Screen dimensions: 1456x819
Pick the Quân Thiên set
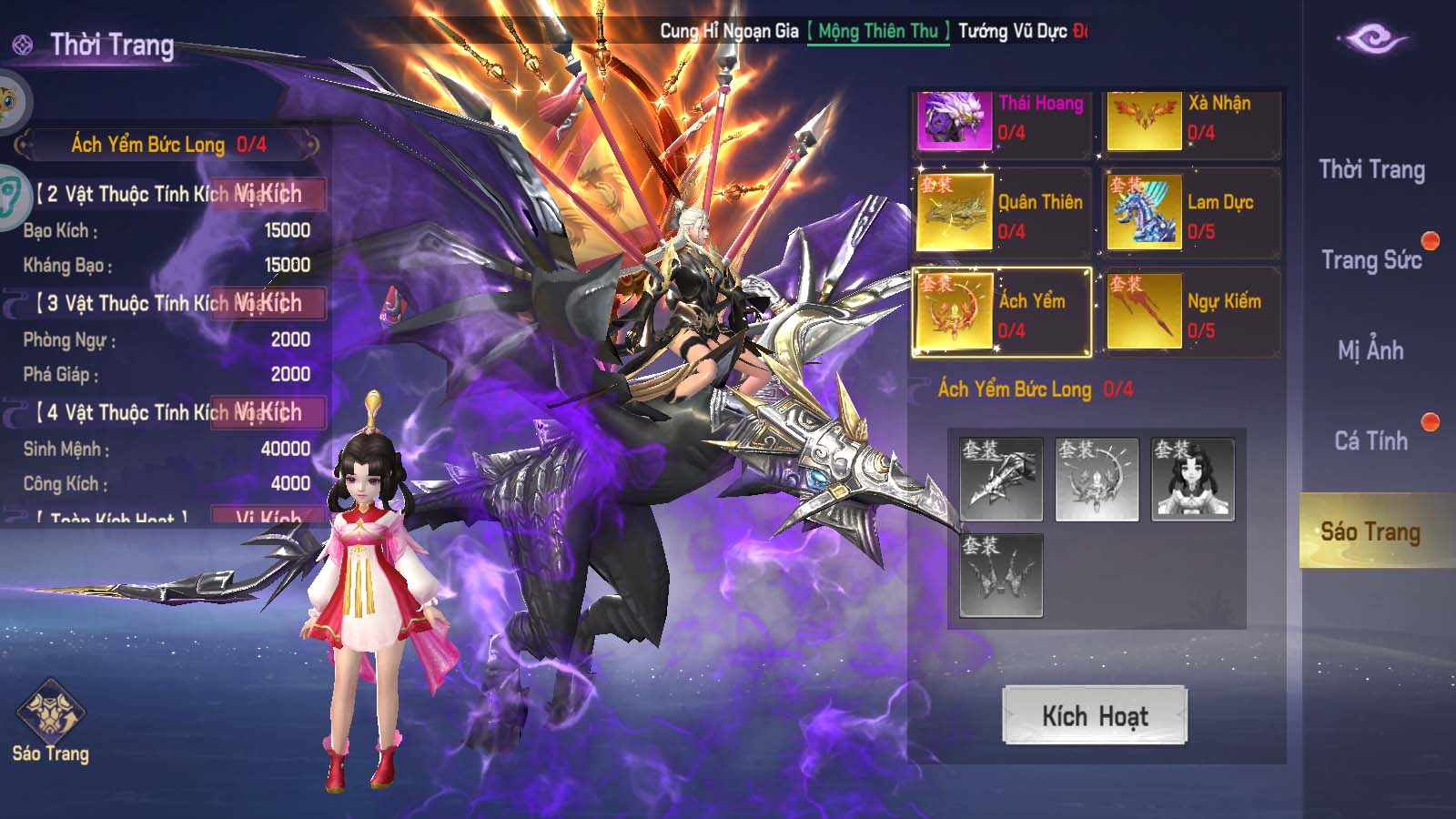tap(1002, 215)
